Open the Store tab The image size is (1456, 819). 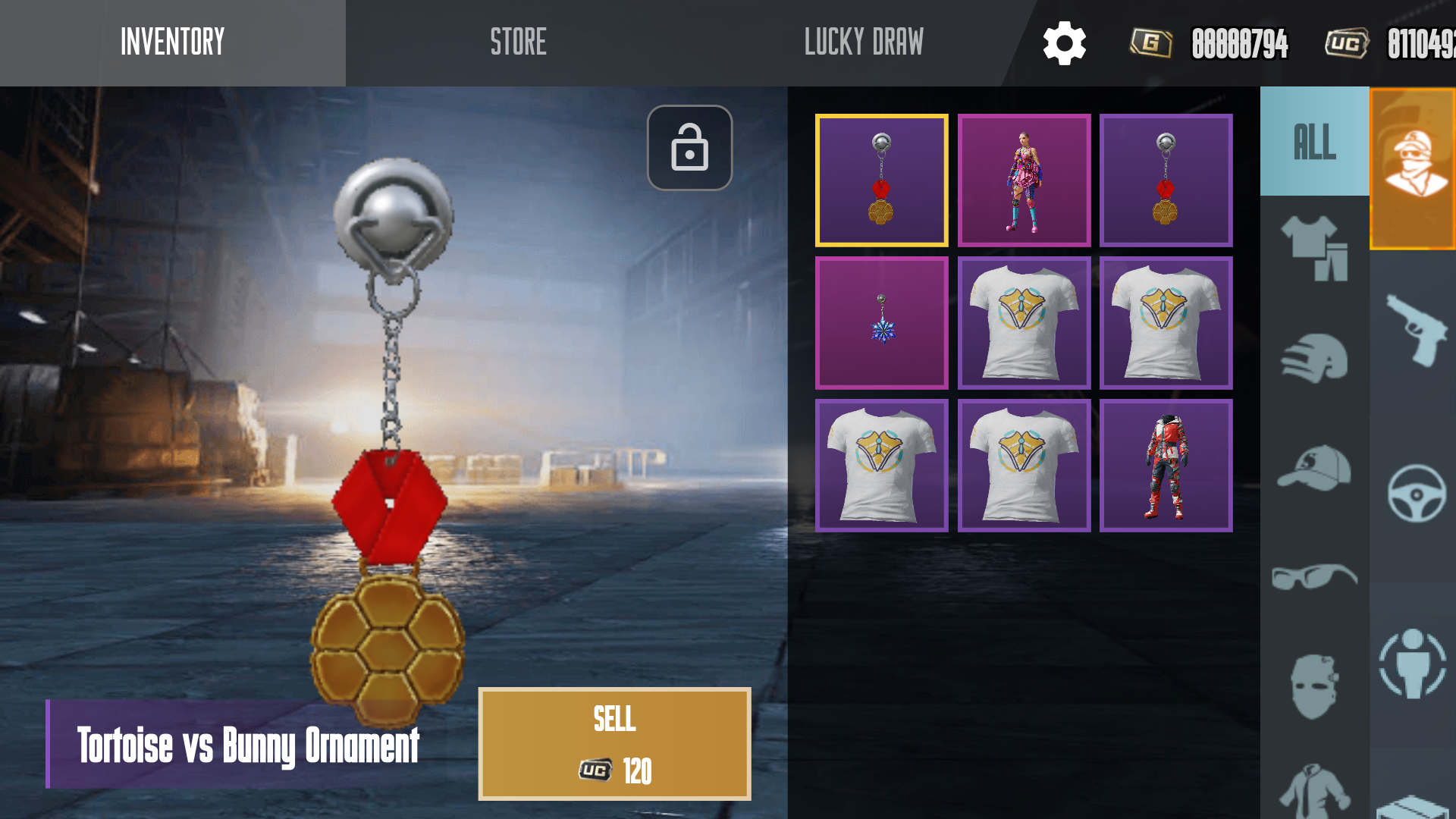coord(518,42)
